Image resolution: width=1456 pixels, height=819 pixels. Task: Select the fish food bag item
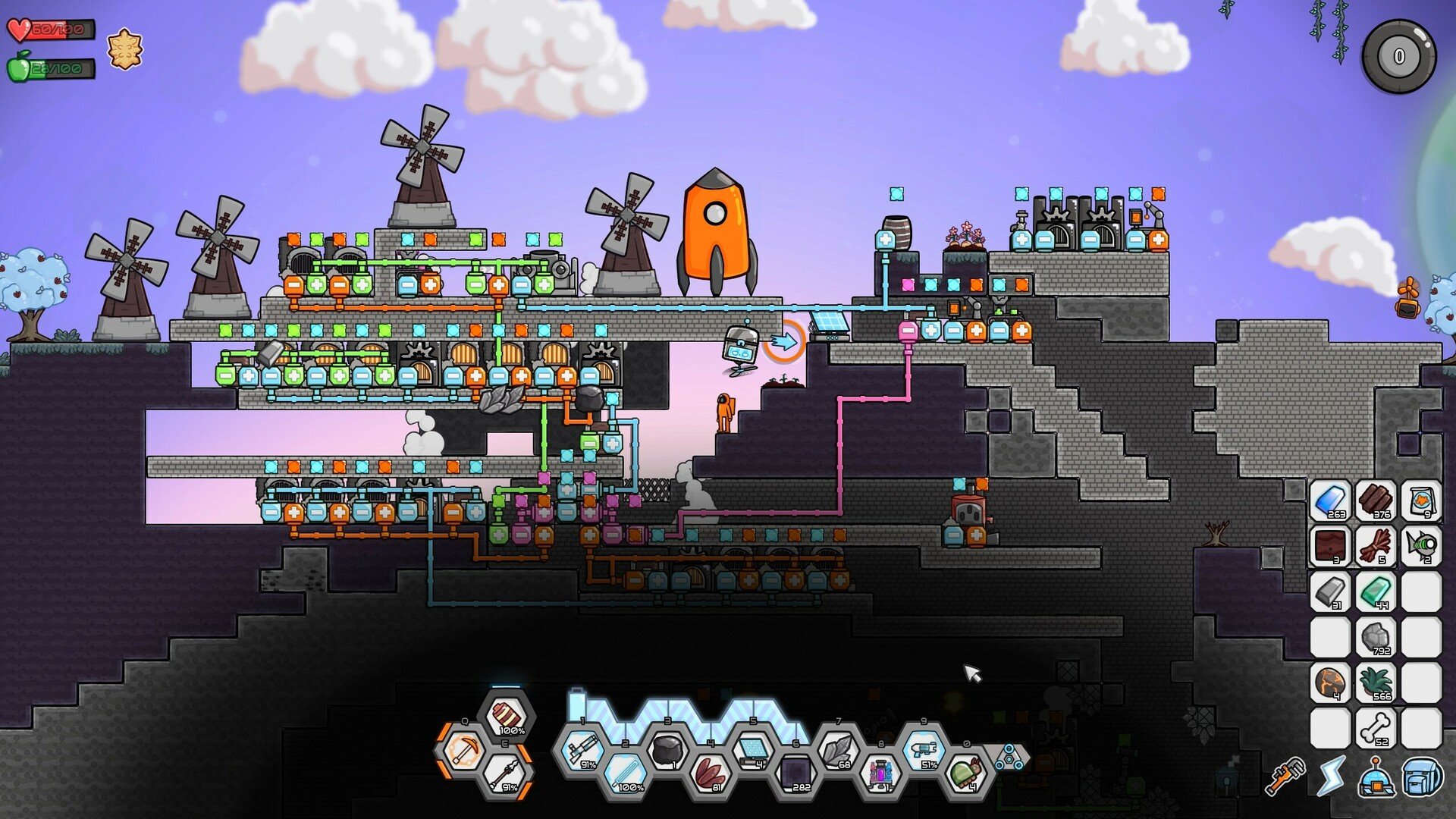(1420, 502)
